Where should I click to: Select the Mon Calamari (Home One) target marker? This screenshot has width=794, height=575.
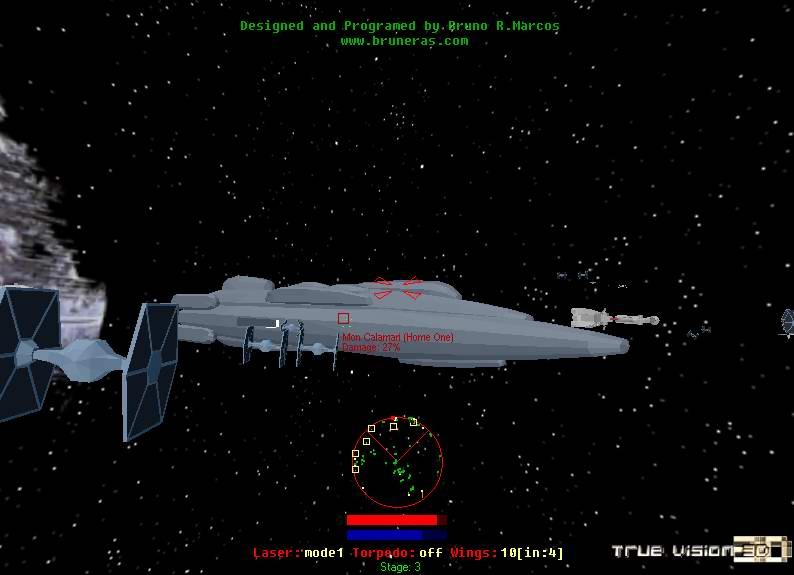(343, 319)
